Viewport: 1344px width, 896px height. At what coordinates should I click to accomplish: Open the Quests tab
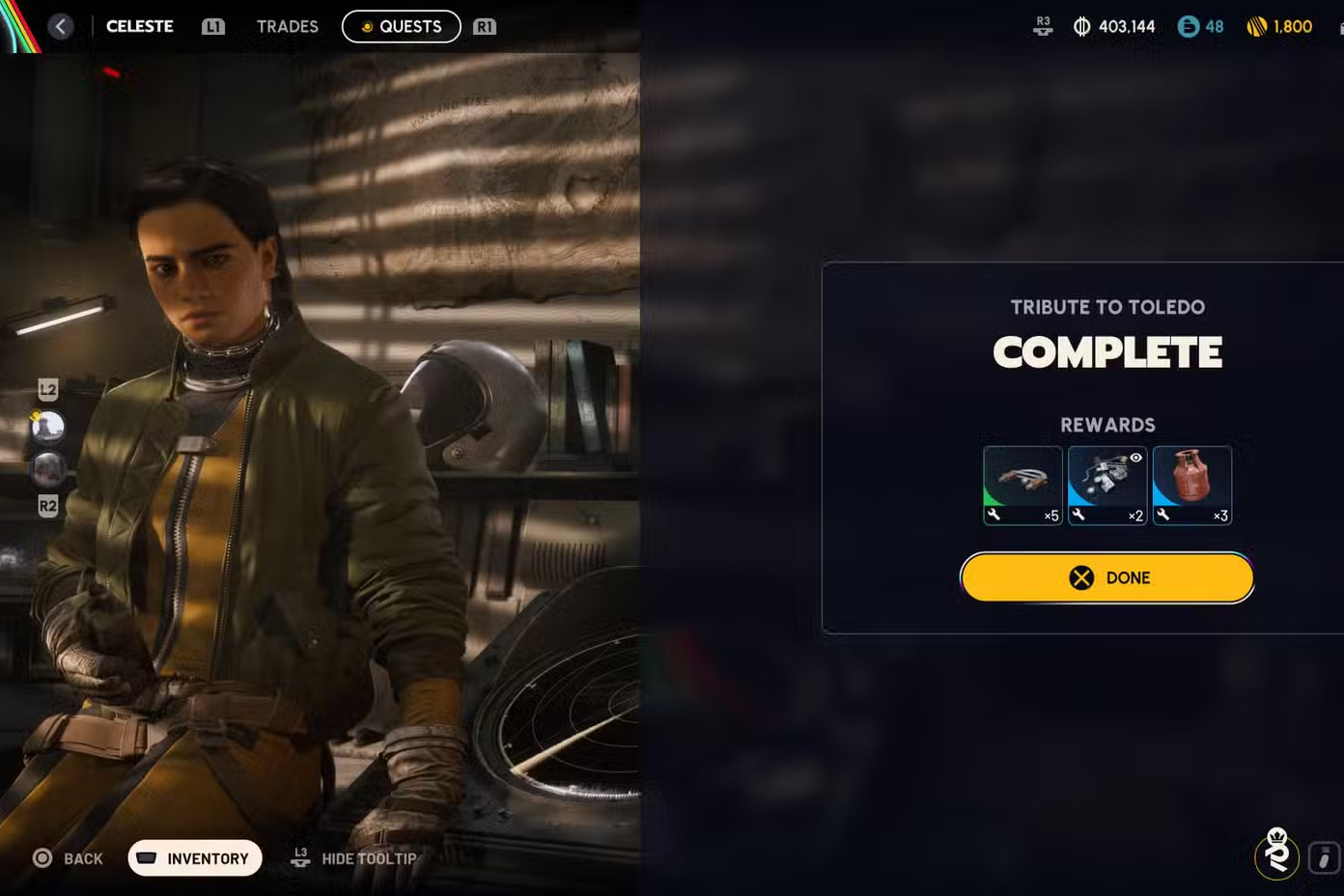(x=401, y=26)
